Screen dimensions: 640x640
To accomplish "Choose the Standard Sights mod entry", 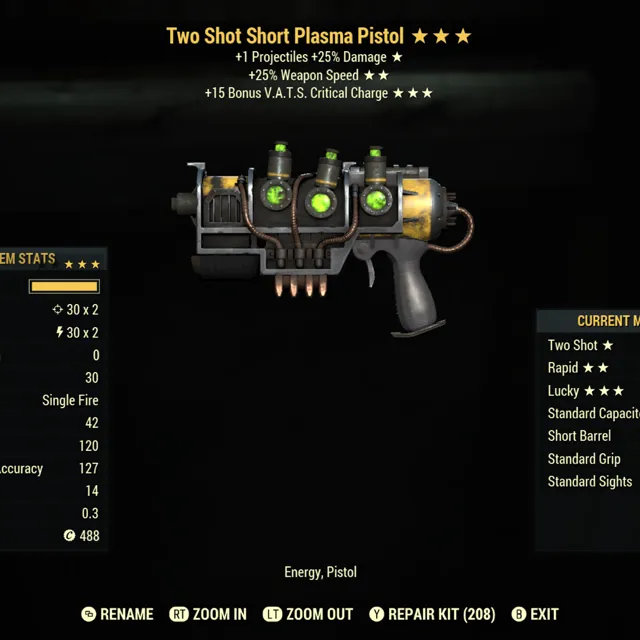I will pos(589,482).
